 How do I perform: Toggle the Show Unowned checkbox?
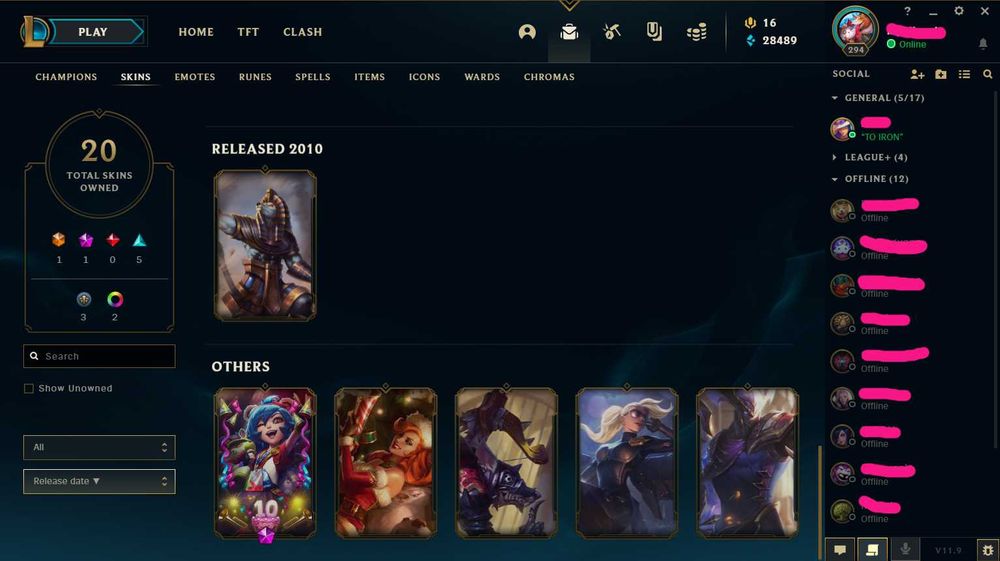[x=29, y=388]
